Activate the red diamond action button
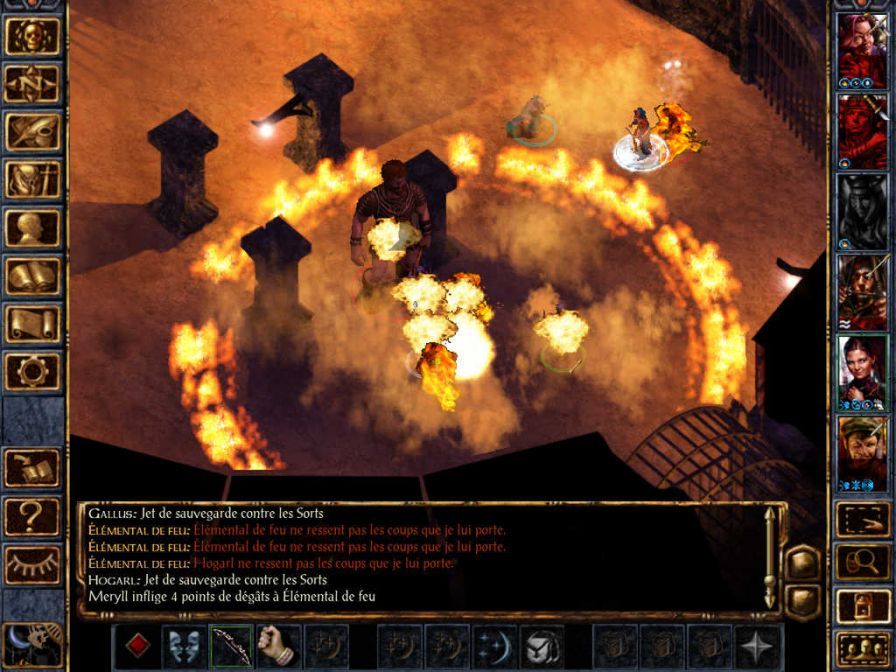This screenshot has height=672, width=896. (x=137, y=645)
